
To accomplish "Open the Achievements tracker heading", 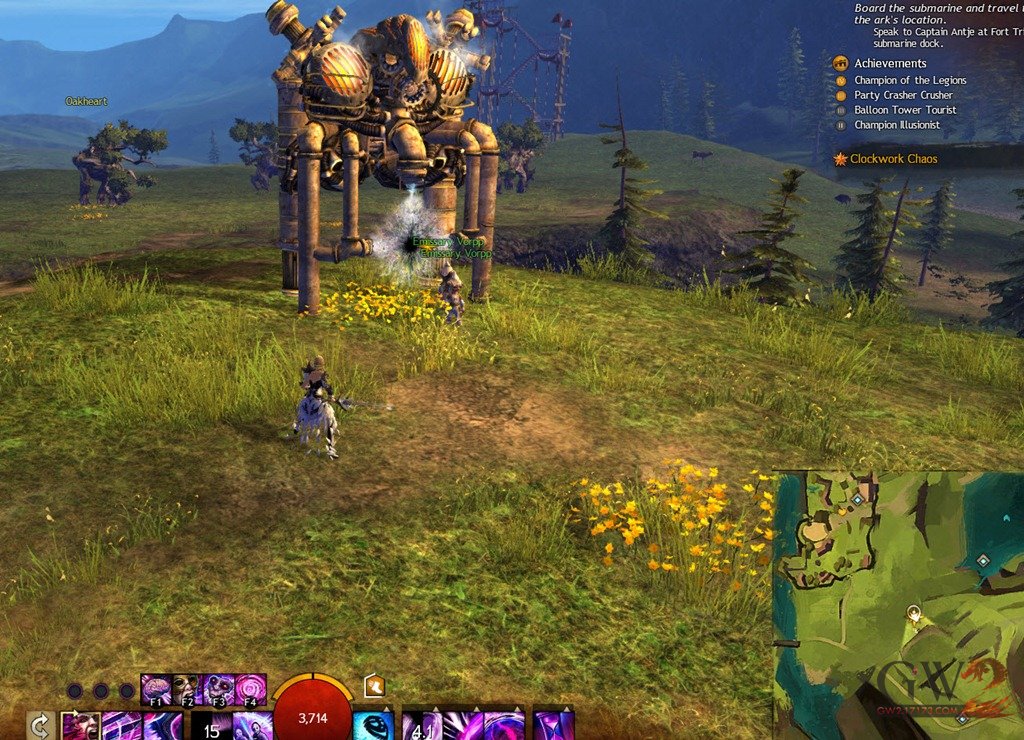I will click(x=889, y=64).
